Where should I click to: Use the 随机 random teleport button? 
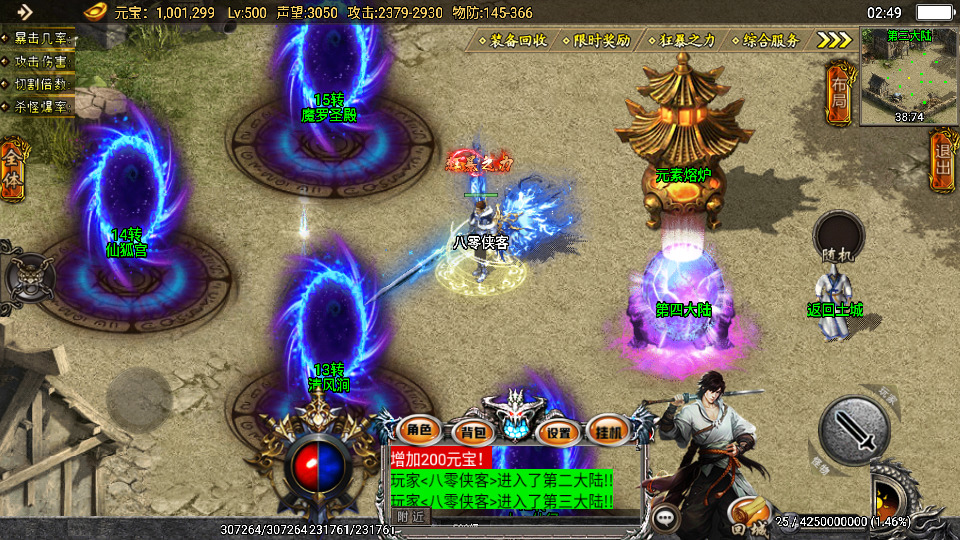(838, 240)
